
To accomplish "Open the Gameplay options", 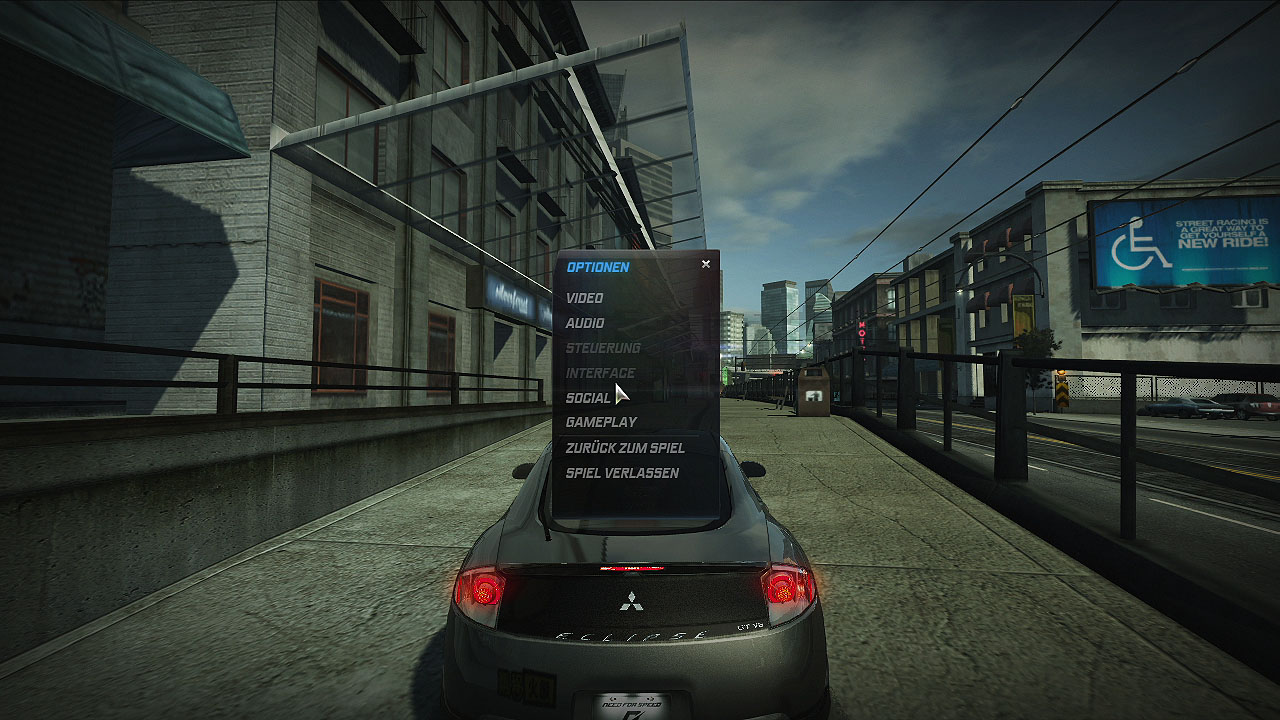I will pyautogui.click(x=601, y=423).
